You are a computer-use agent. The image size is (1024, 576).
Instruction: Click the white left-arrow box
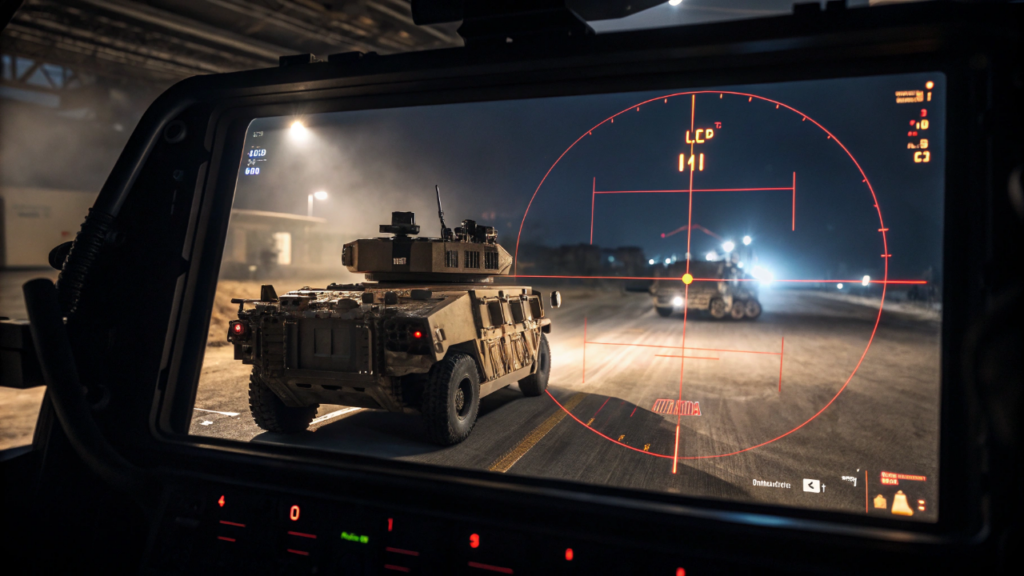[811, 486]
